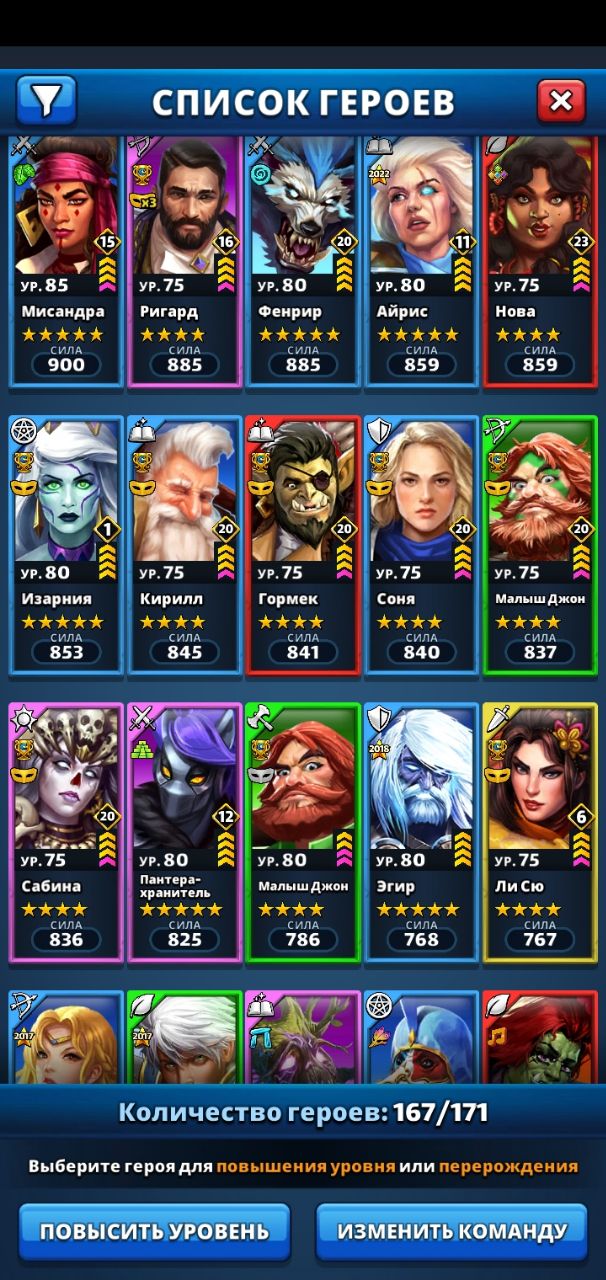Choose the Сабина hero card
Screen dimensions: 606x1280
pos(66,832)
